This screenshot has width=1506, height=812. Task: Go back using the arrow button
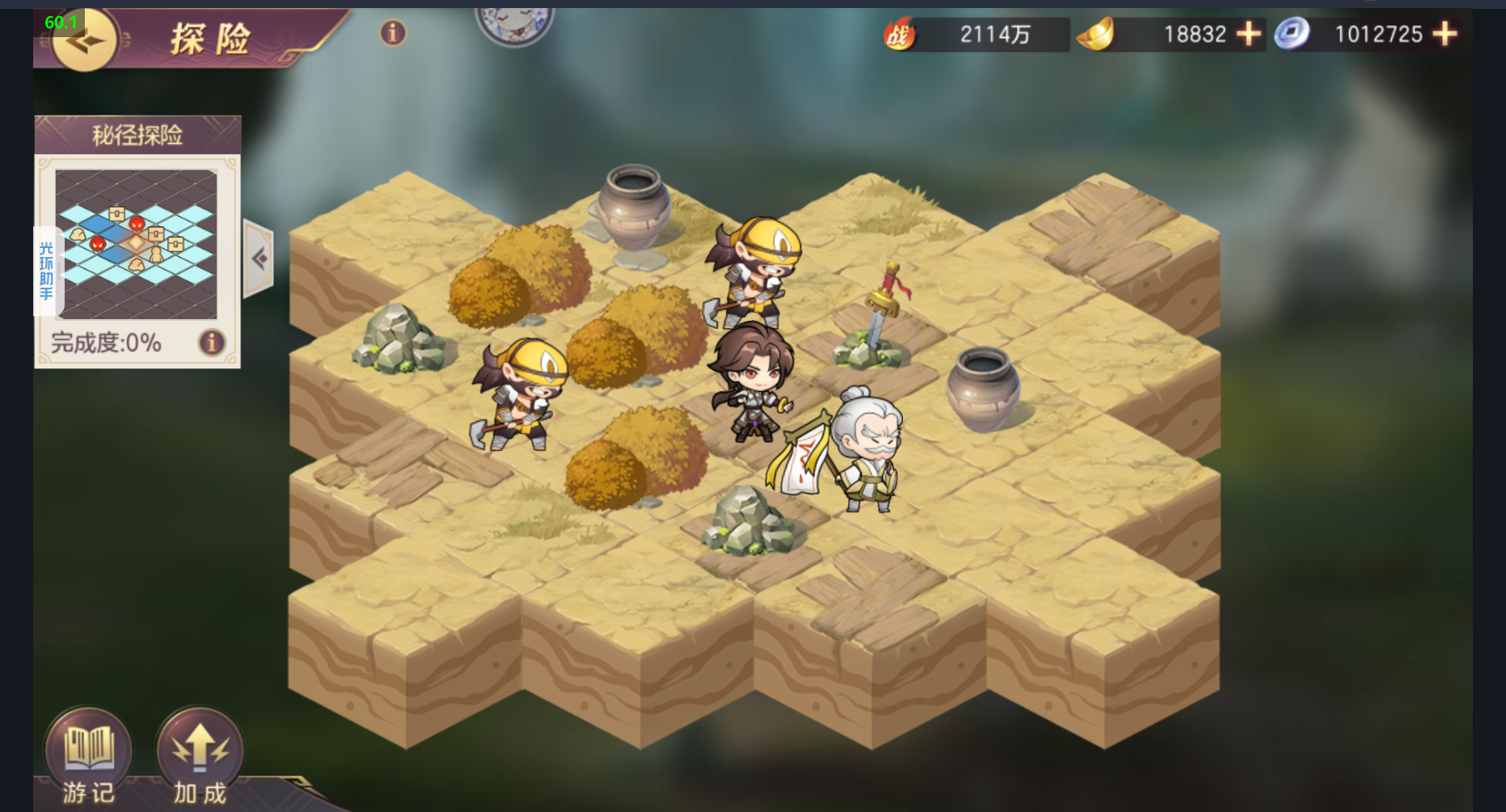click(83, 40)
